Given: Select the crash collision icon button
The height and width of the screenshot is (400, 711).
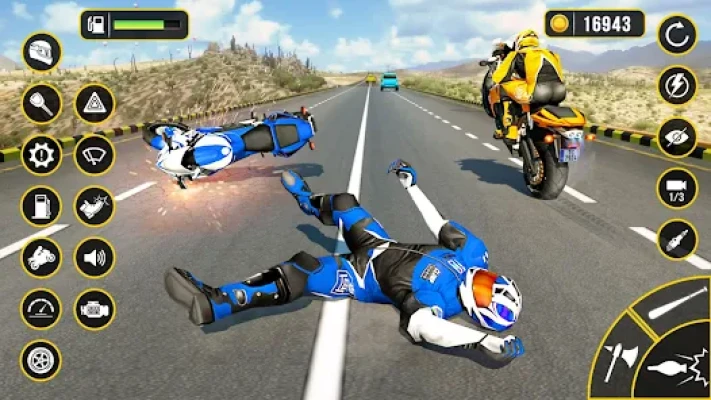Looking at the screenshot, I should (x=95, y=206).
